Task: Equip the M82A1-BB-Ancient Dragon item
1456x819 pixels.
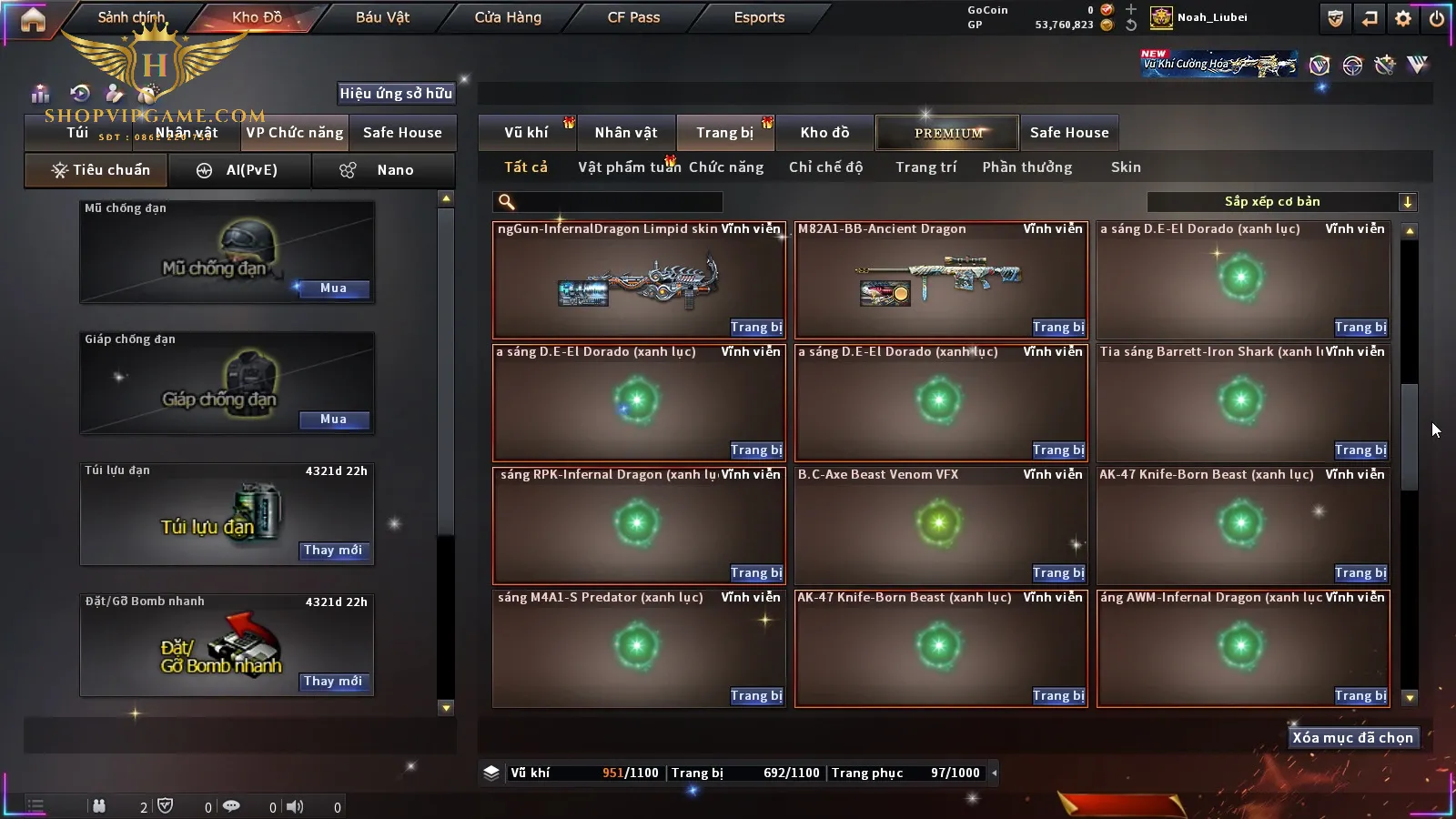Action: point(1057,328)
